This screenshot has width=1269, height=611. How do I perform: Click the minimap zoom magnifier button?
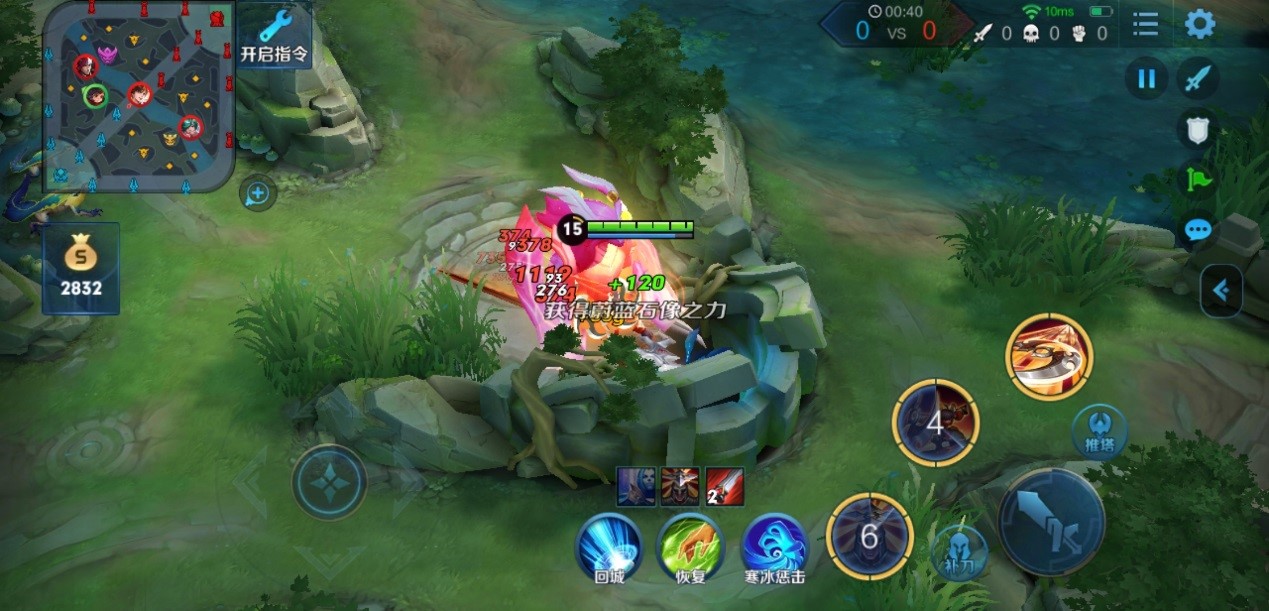258,192
